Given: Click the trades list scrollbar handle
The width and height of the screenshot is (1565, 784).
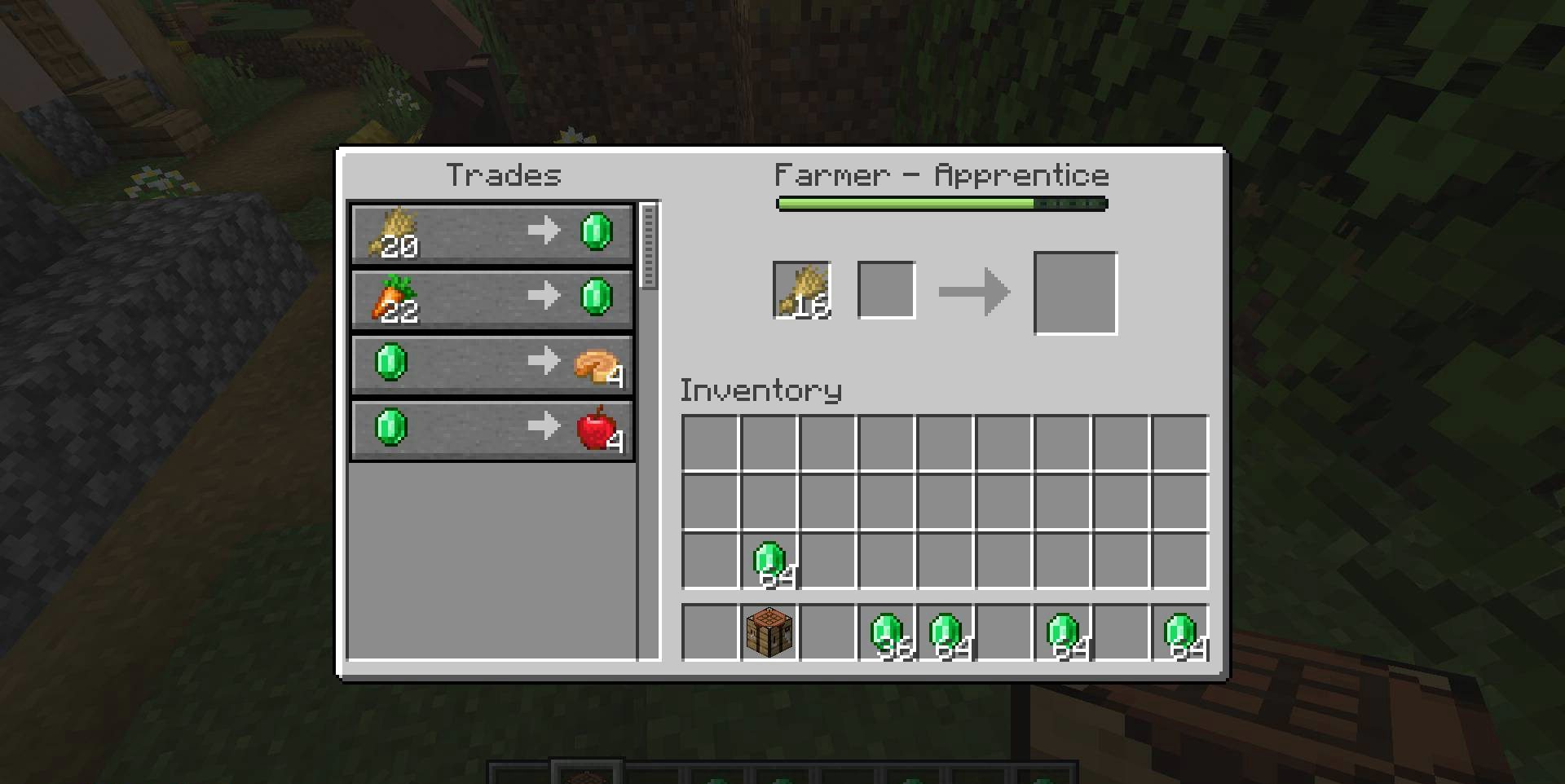Looking at the screenshot, I should pyautogui.click(x=649, y=246).
